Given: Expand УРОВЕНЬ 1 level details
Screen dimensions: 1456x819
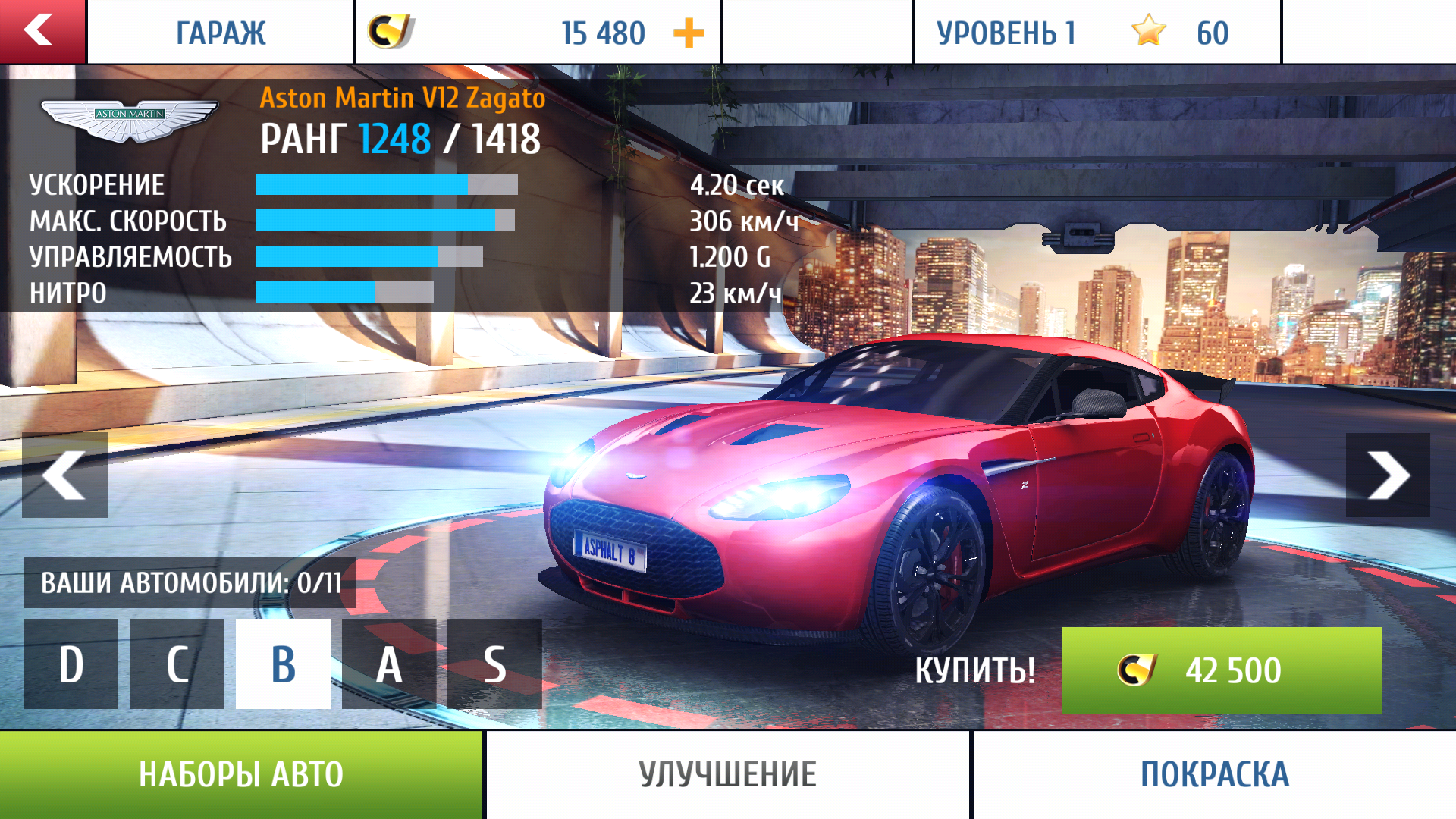Looking at the screenshot, I should 1006,31.
